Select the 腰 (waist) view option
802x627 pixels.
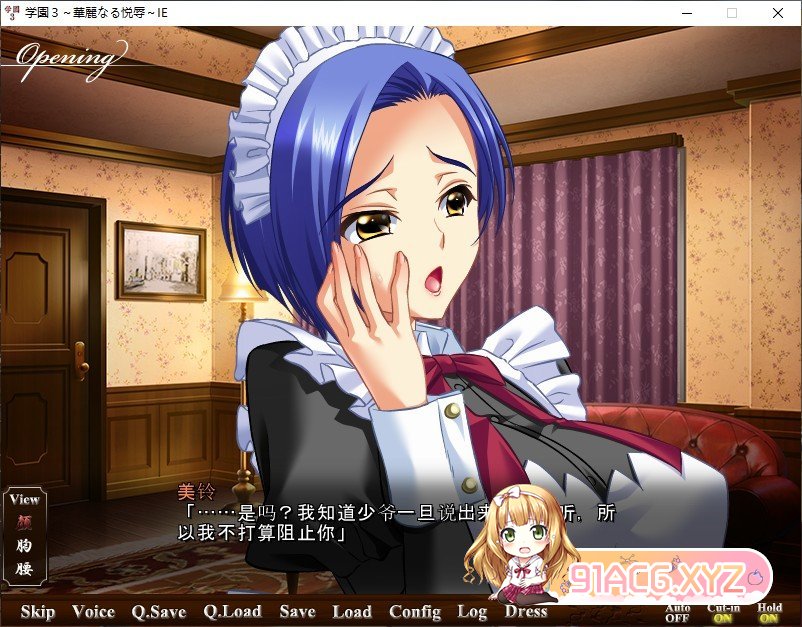click(24, 570)
